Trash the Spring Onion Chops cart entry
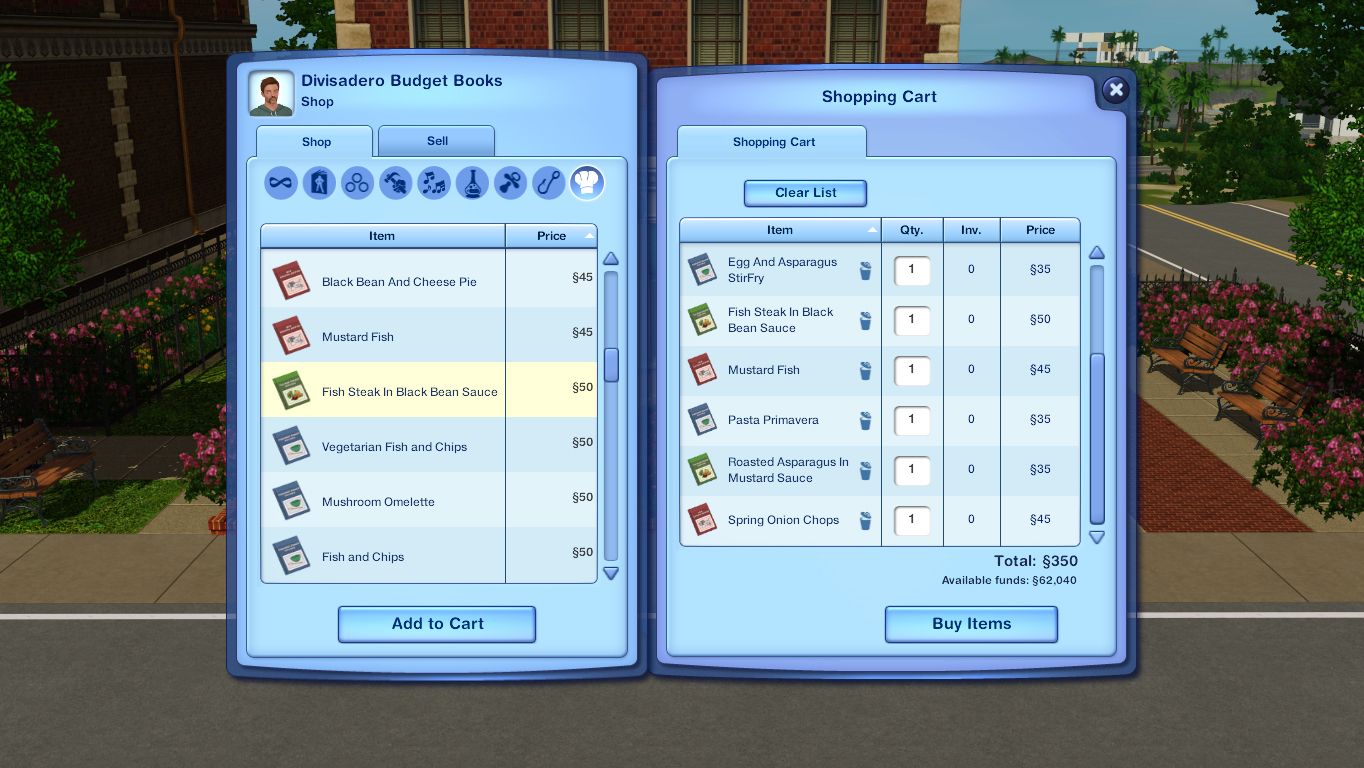This screenshot has width=1364, height=768. 864,520
